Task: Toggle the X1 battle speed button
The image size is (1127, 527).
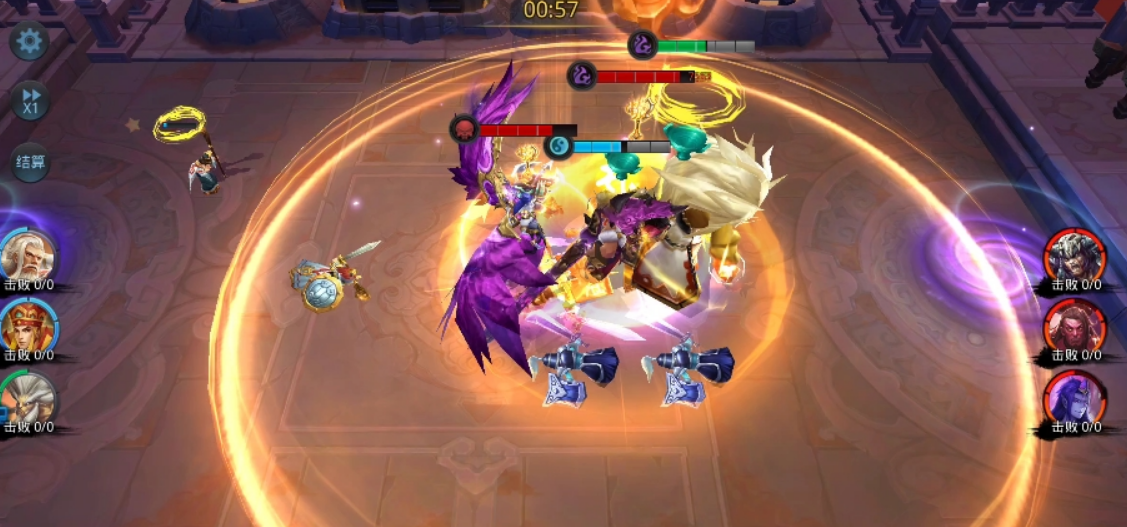Action: tap(30, 100)
